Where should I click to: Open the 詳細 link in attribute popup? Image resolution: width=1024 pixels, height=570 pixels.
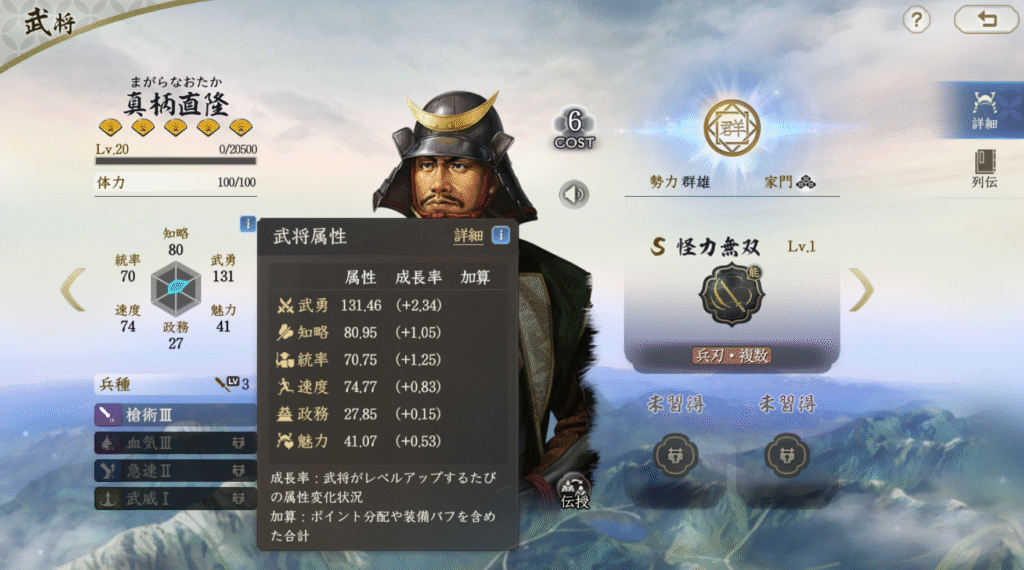tap(468, 236)
